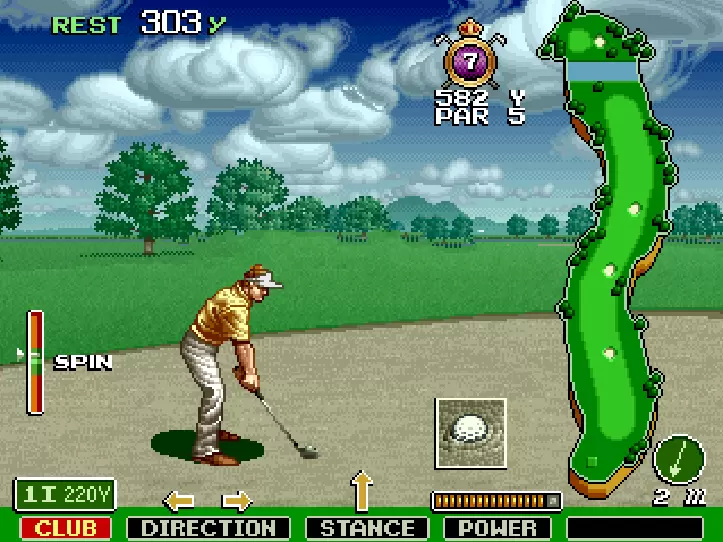The image size is (723, 542).
Task: Click the SPIN gauge
Action: coord(35,362)
